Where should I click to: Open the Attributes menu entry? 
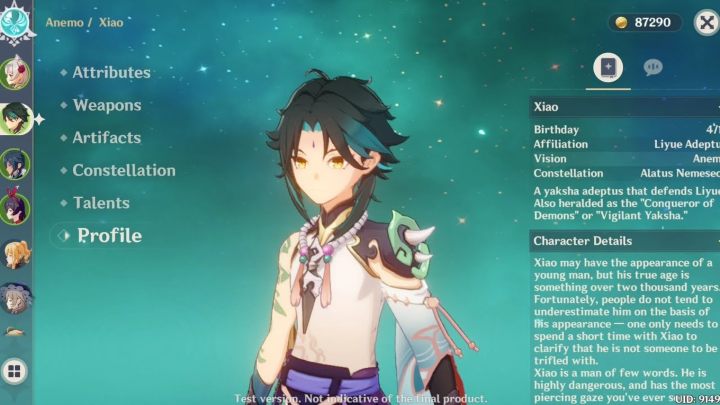point(111,72)
